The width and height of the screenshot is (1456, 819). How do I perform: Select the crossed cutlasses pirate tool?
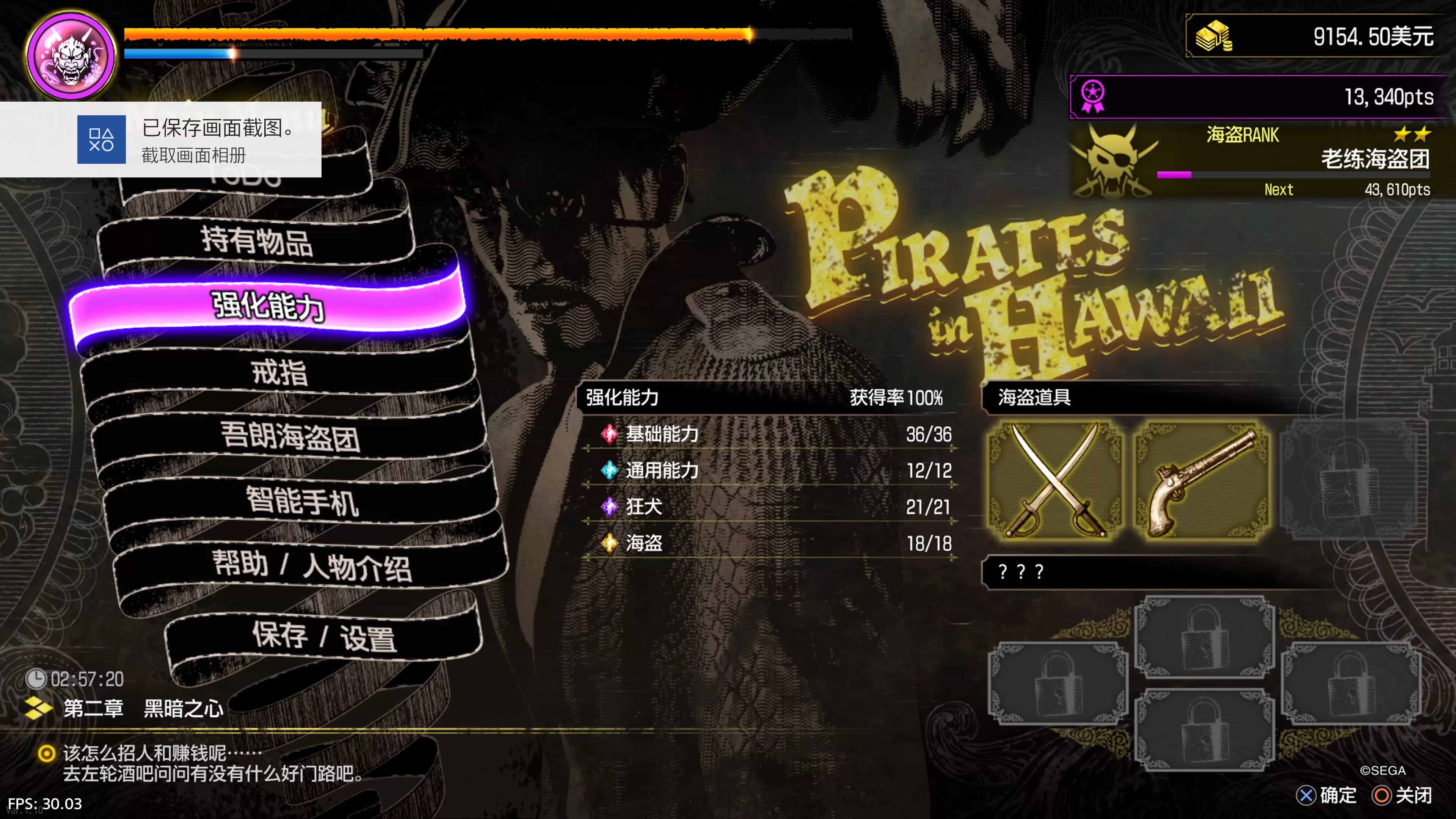tap(1055, 480)
